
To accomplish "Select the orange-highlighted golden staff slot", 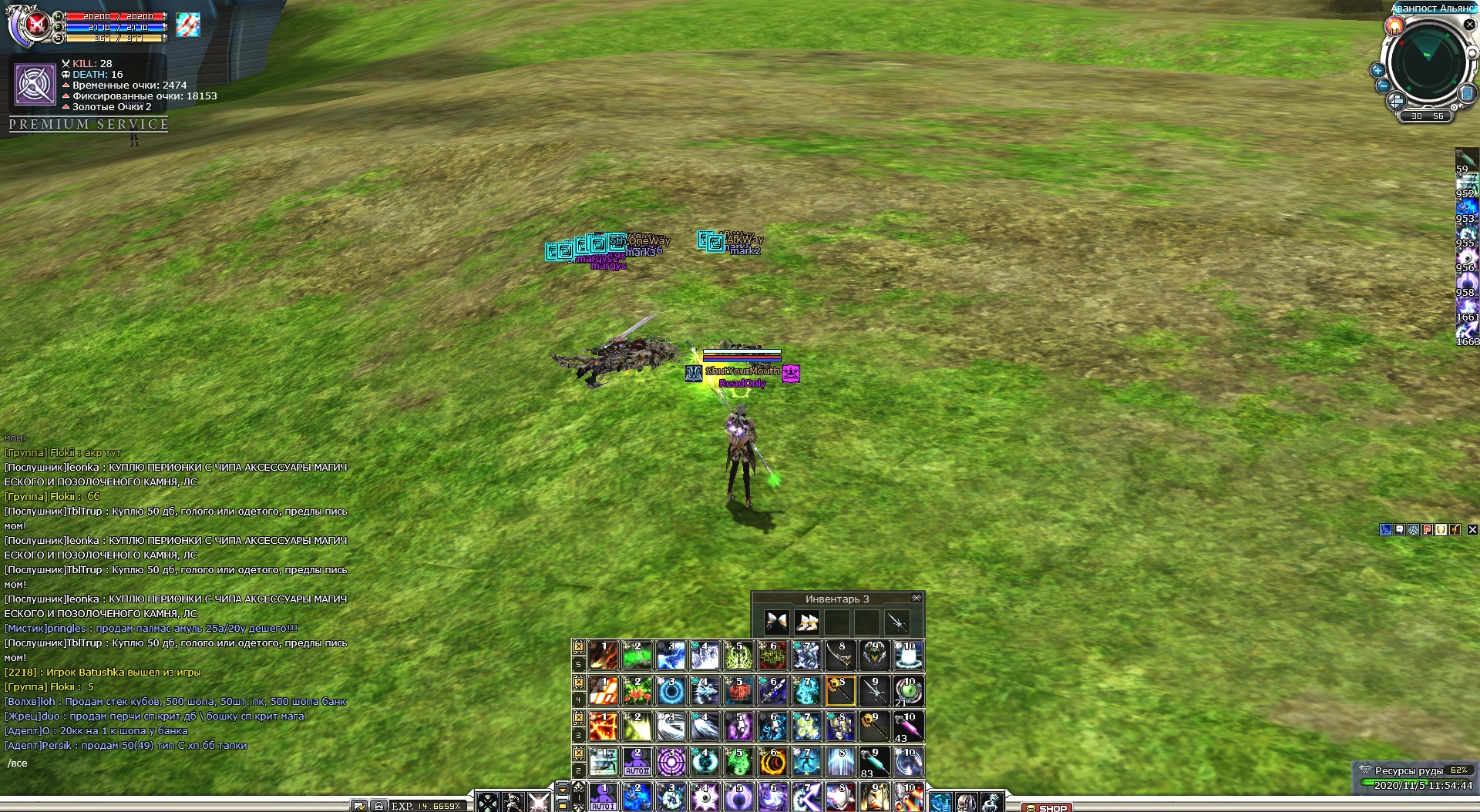I will pos(840,691).
